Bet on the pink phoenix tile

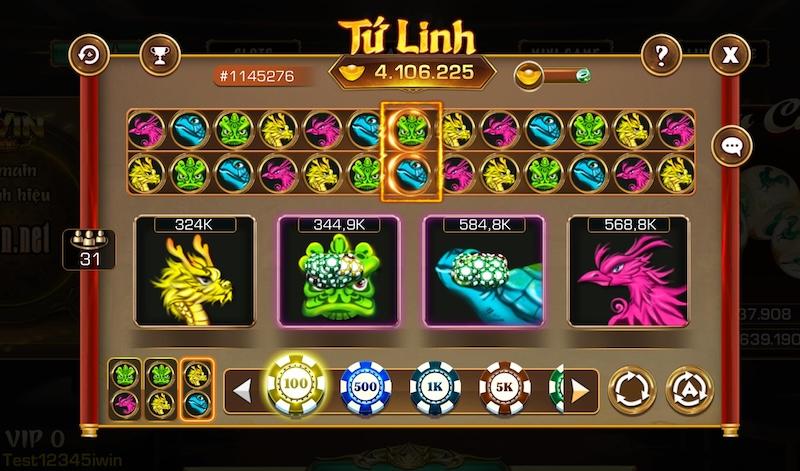(626, 272)
